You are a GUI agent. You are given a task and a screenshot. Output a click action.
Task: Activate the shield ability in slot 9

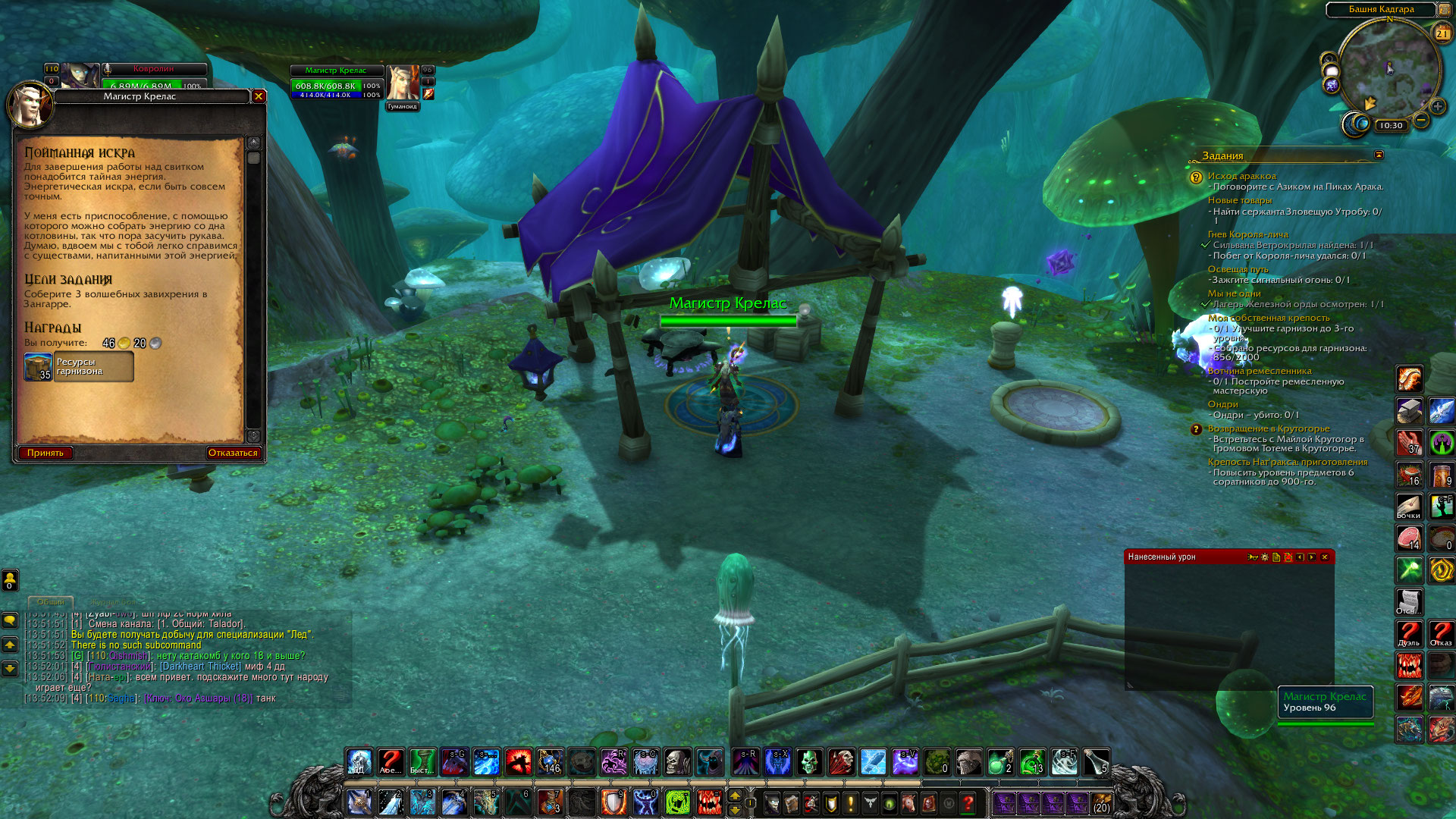[x=613, y=802]
